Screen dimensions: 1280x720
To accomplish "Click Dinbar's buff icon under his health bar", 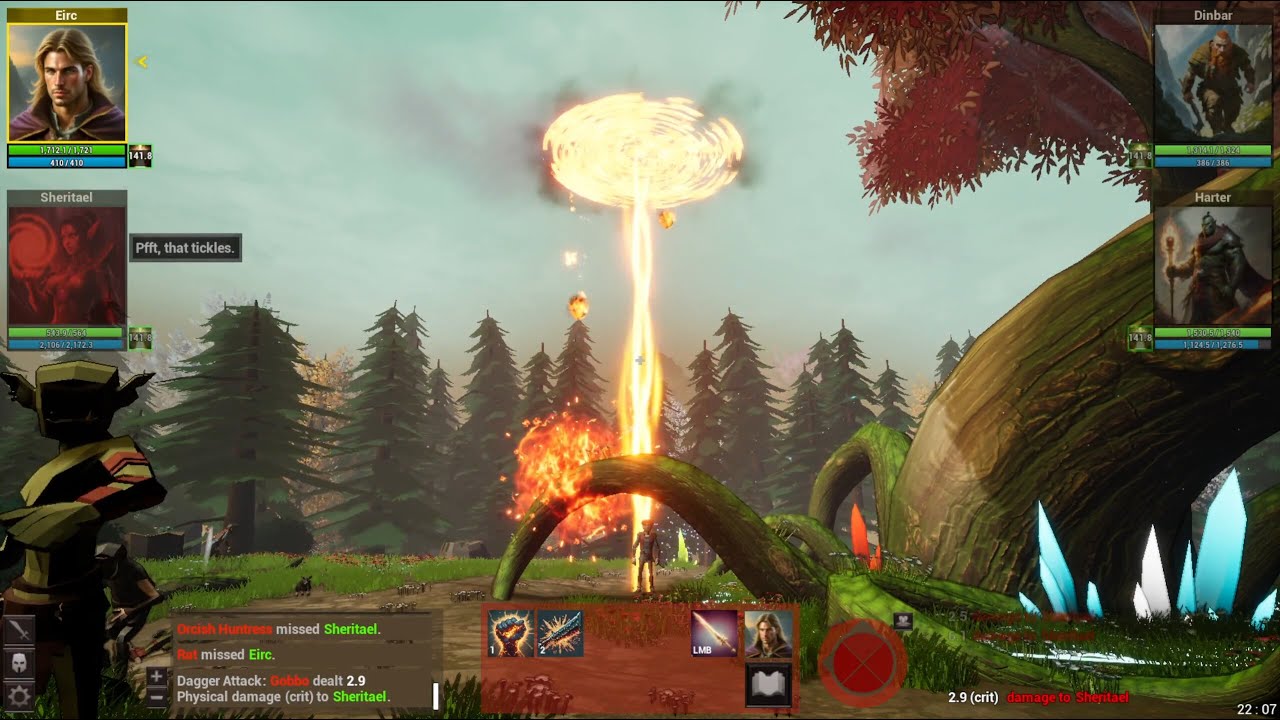I will pyautogui.click(x=1139, y=155).
